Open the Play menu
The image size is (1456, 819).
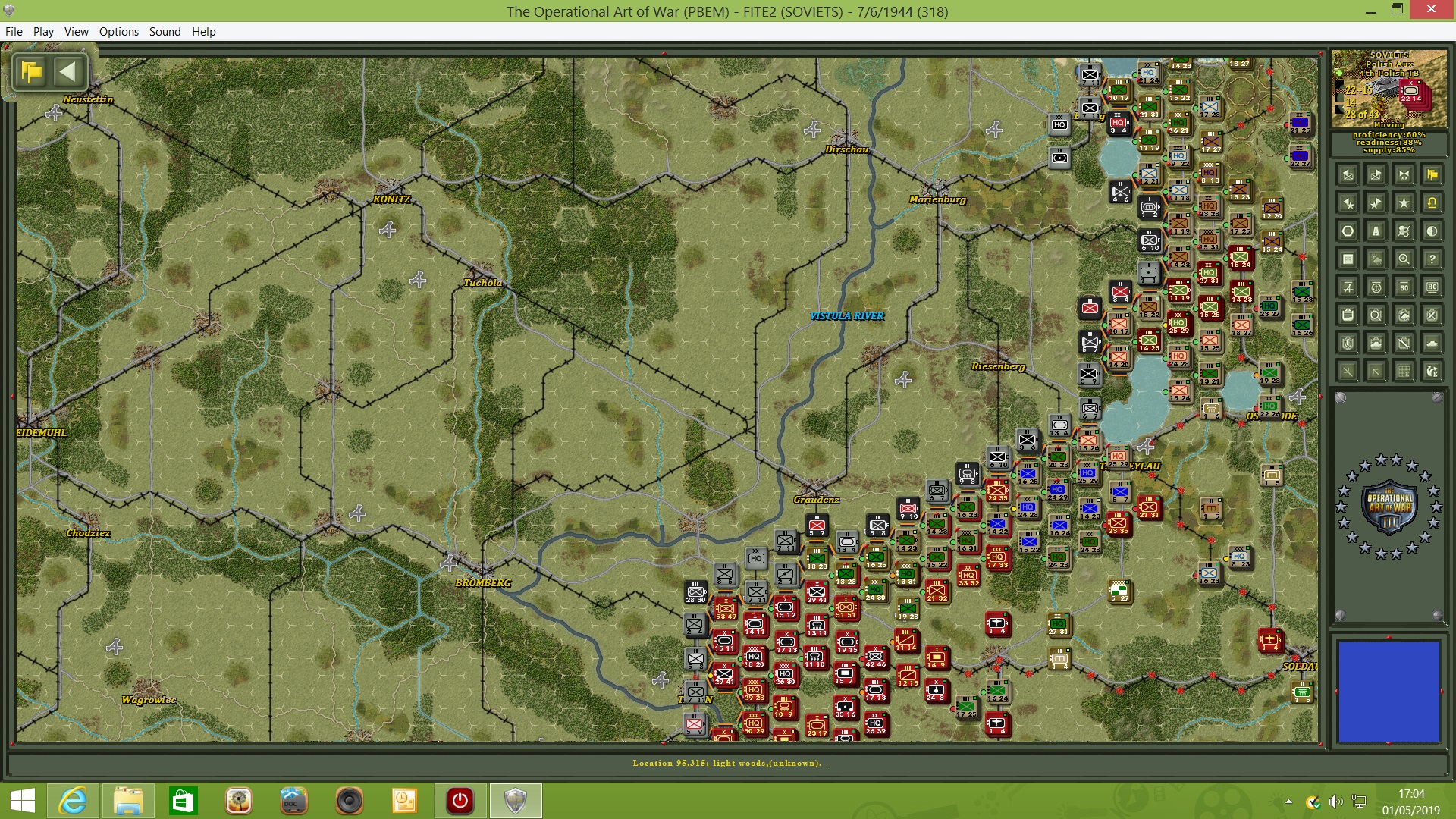click(x=43, y=32)
